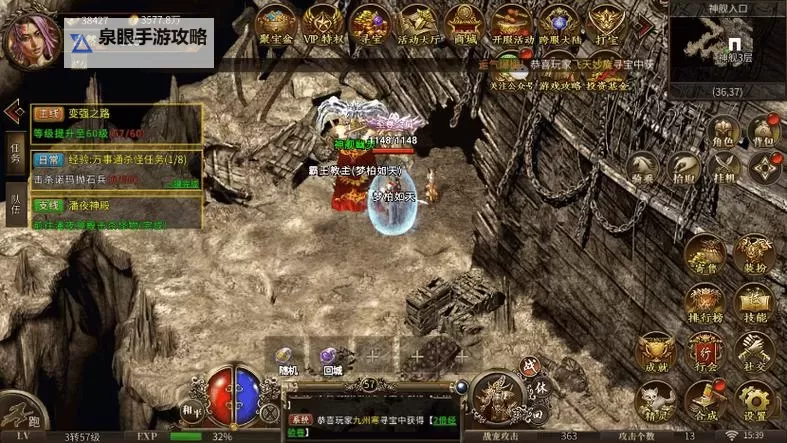Image resolution: width=787 pixels, height=443 pixels.
Task: Open the 聚宝盆 treasure bowl menu
Action: 276,23
